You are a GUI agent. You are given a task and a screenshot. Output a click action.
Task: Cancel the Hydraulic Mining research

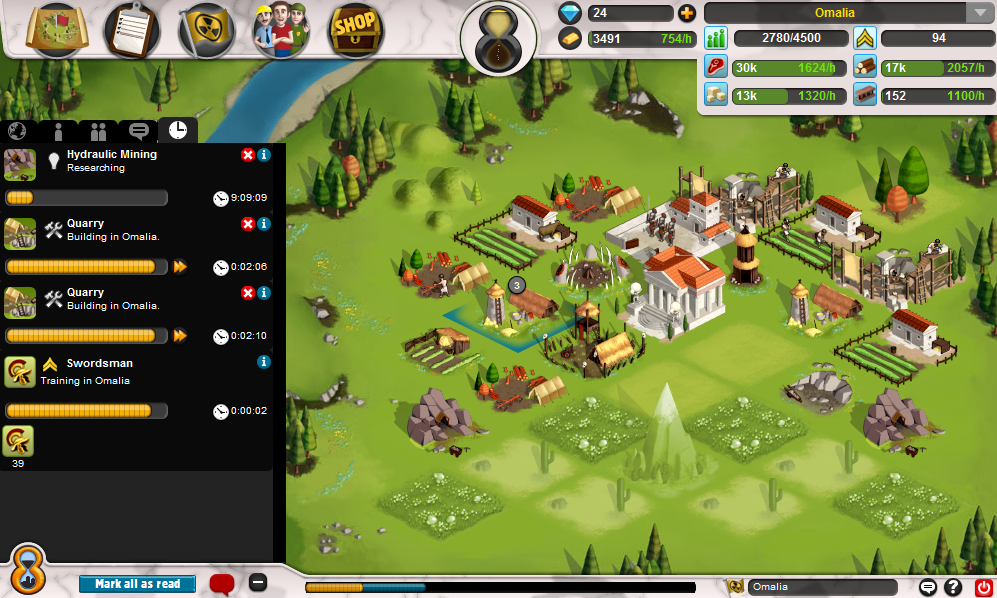248,155
